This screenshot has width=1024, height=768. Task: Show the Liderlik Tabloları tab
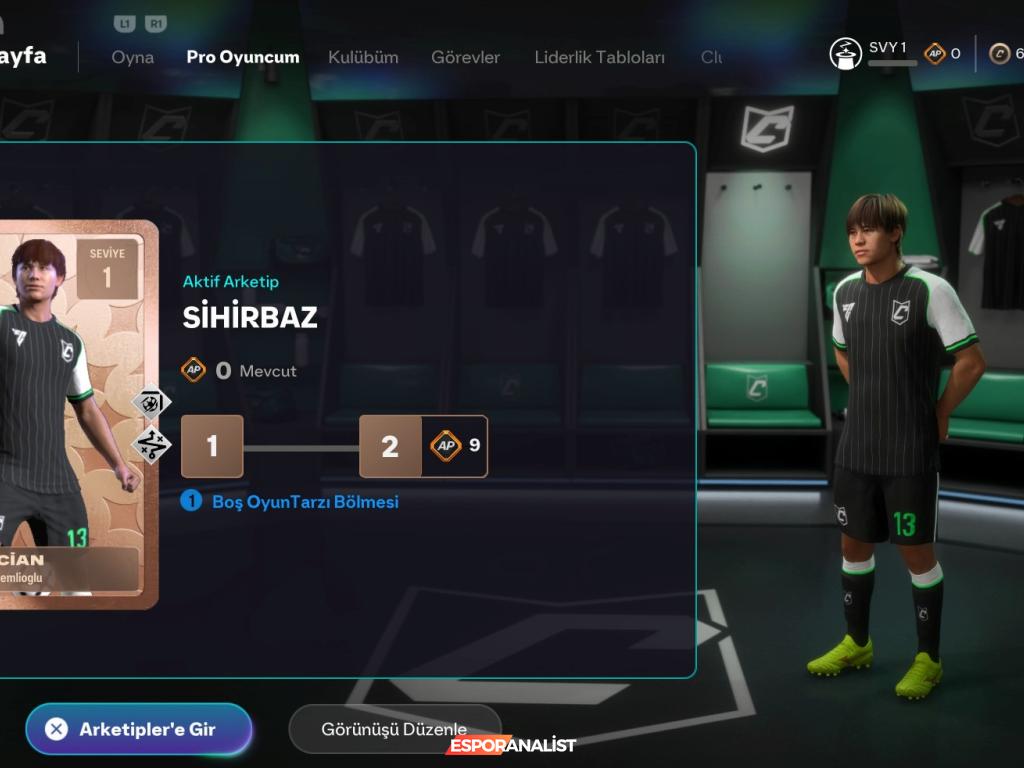click(x=599, y=57)
